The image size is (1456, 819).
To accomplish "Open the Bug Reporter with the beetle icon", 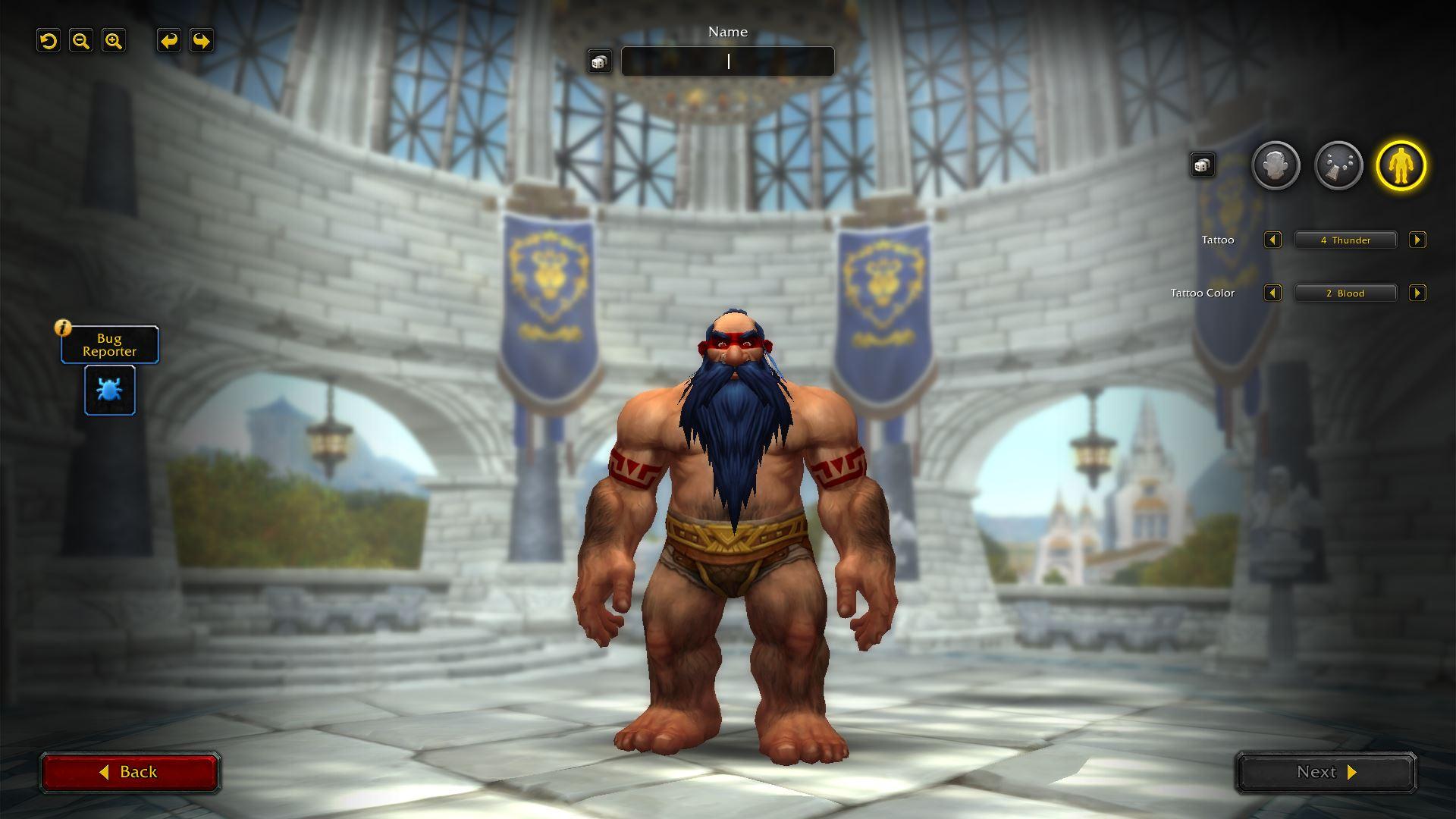I will coord(110,391).
